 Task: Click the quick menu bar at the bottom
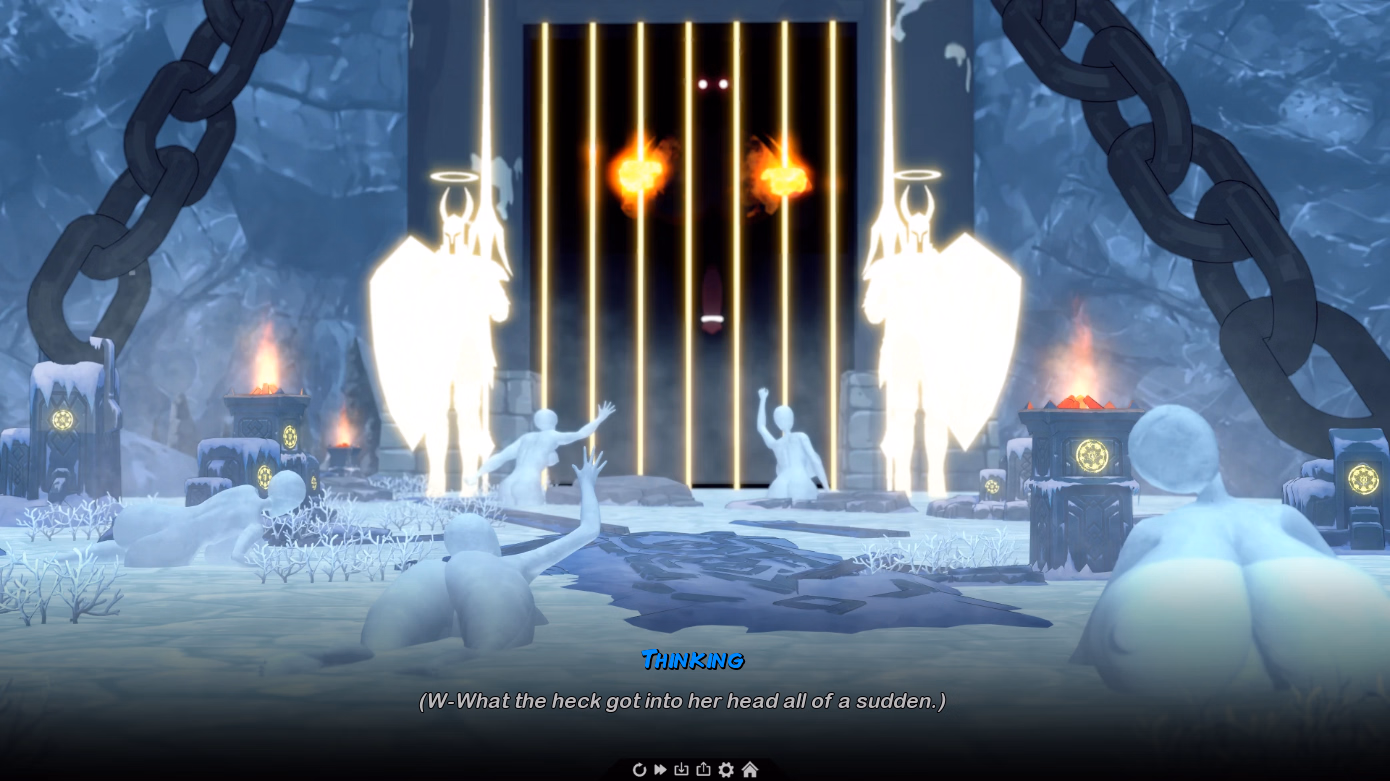pos(695,769)
